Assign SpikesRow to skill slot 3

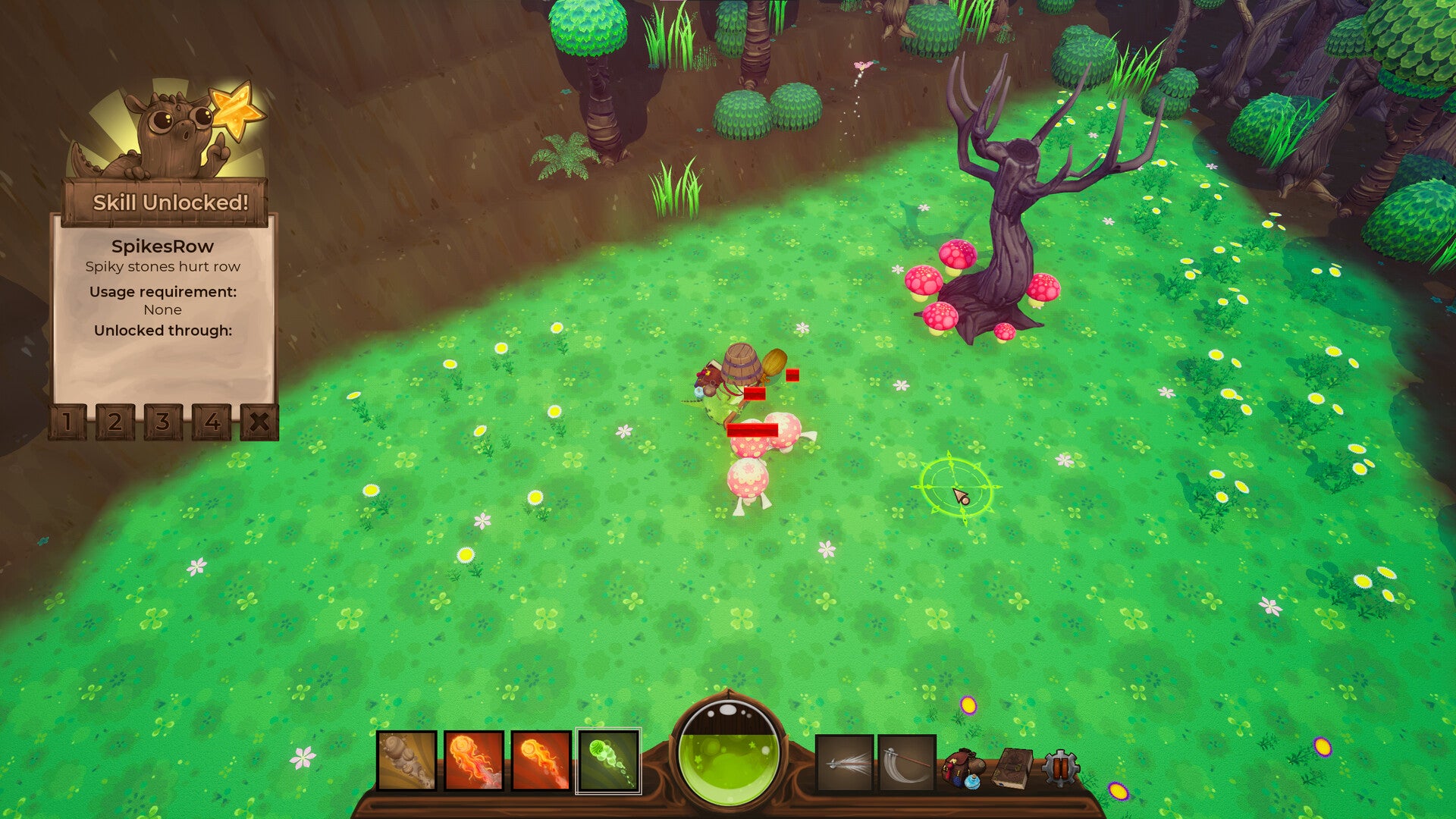(x=163, y=422)
